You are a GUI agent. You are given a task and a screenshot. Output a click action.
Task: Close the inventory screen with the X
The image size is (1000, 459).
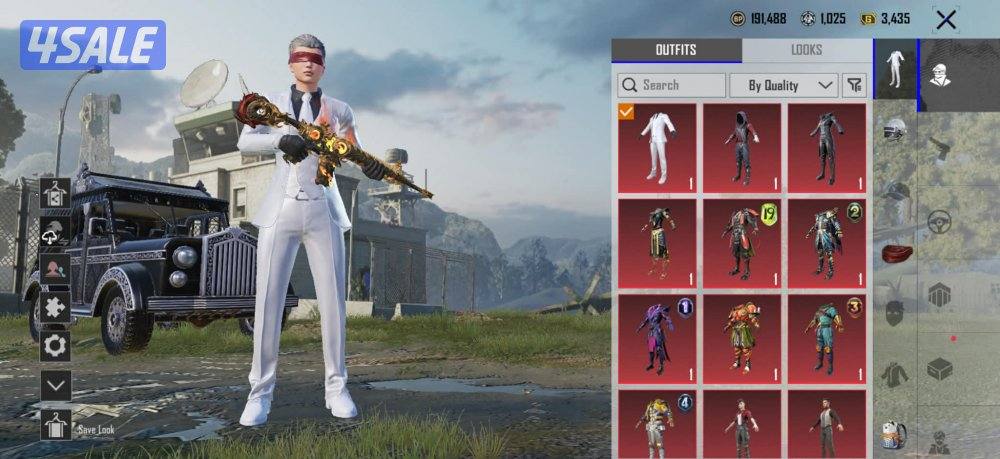[x=945, y=19]
